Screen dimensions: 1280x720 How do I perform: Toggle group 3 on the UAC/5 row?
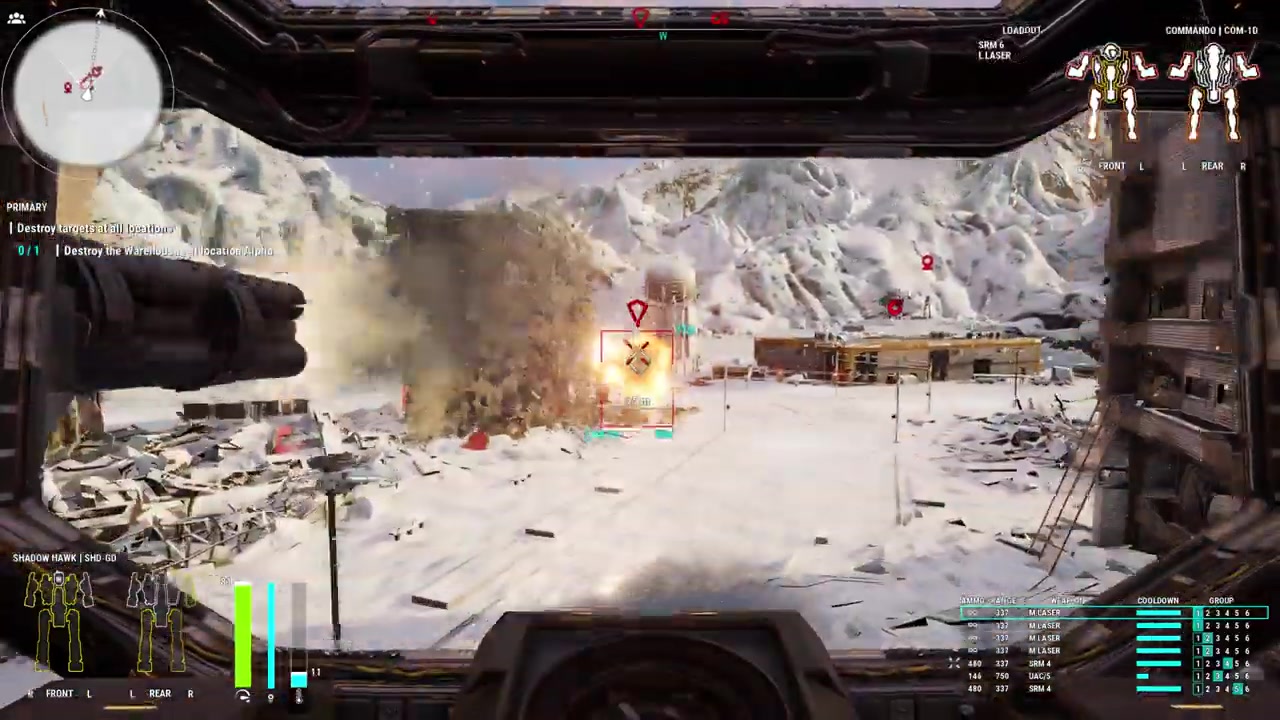pyautogui.click(x=1218, y=676)
